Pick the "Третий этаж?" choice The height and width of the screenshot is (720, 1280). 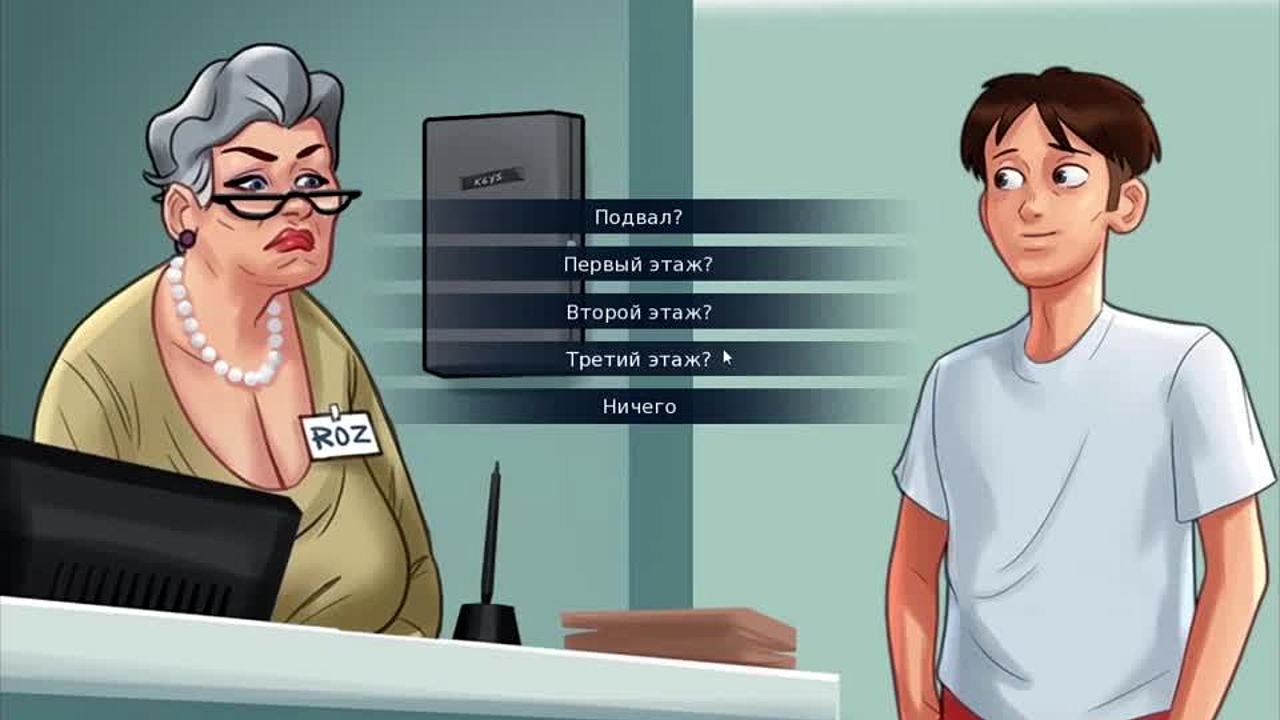pyautogui.click(x=638, y=359)
